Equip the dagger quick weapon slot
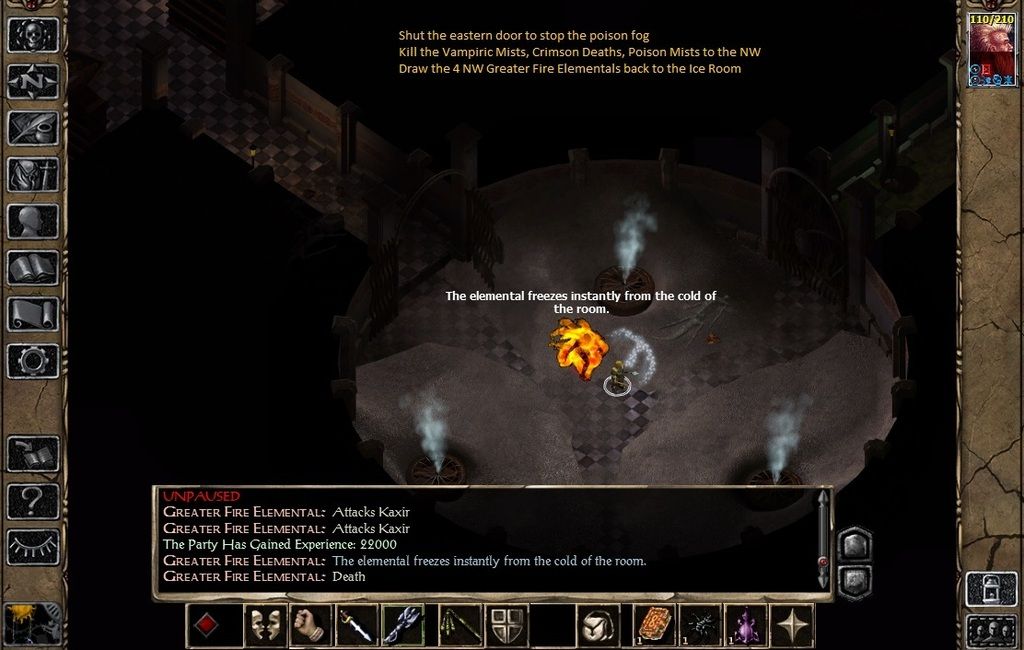Viewport: 1024px width, 650px height. (357, 625)
